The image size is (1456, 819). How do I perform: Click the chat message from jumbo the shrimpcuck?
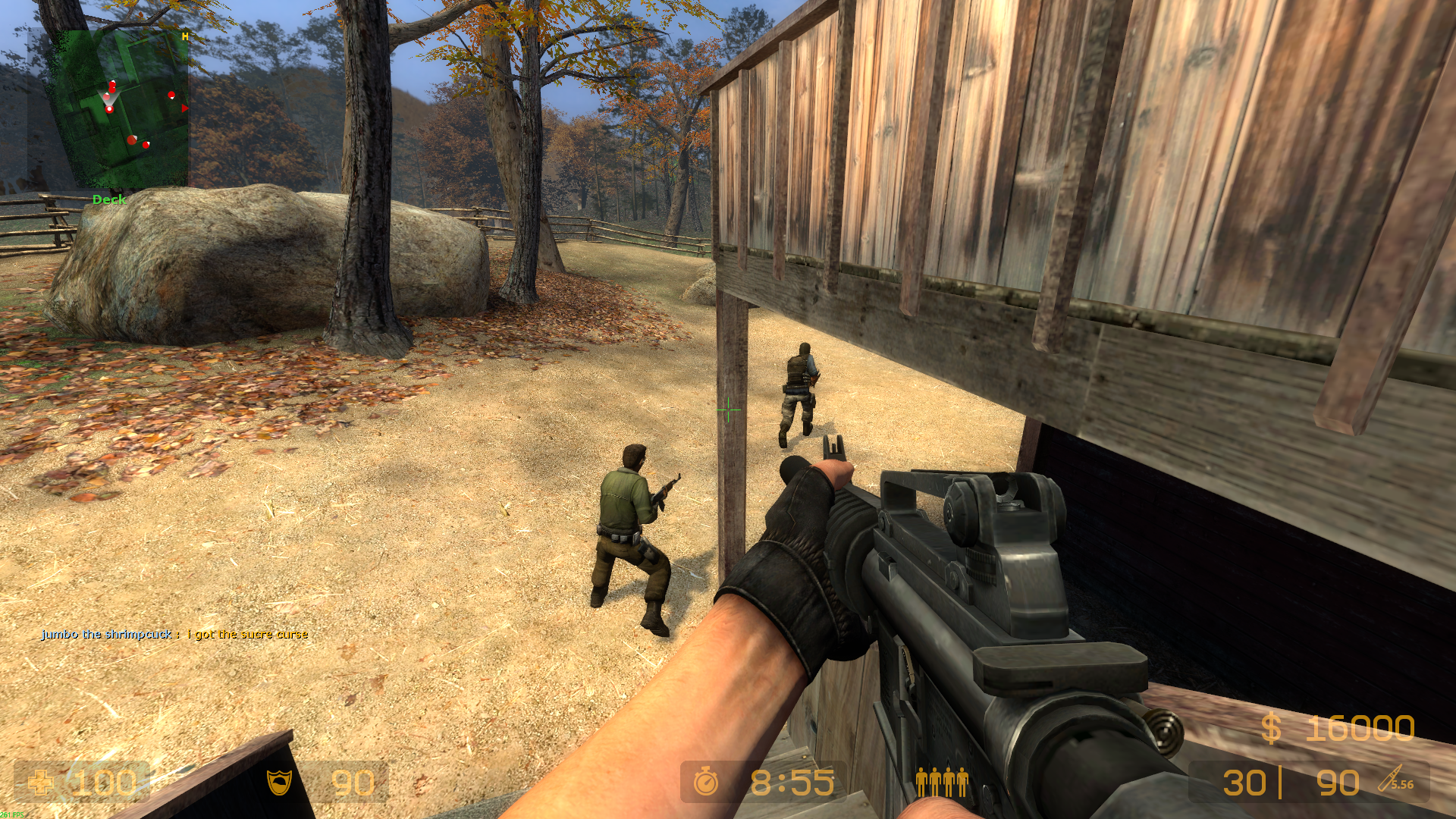[x=175, y=634]
